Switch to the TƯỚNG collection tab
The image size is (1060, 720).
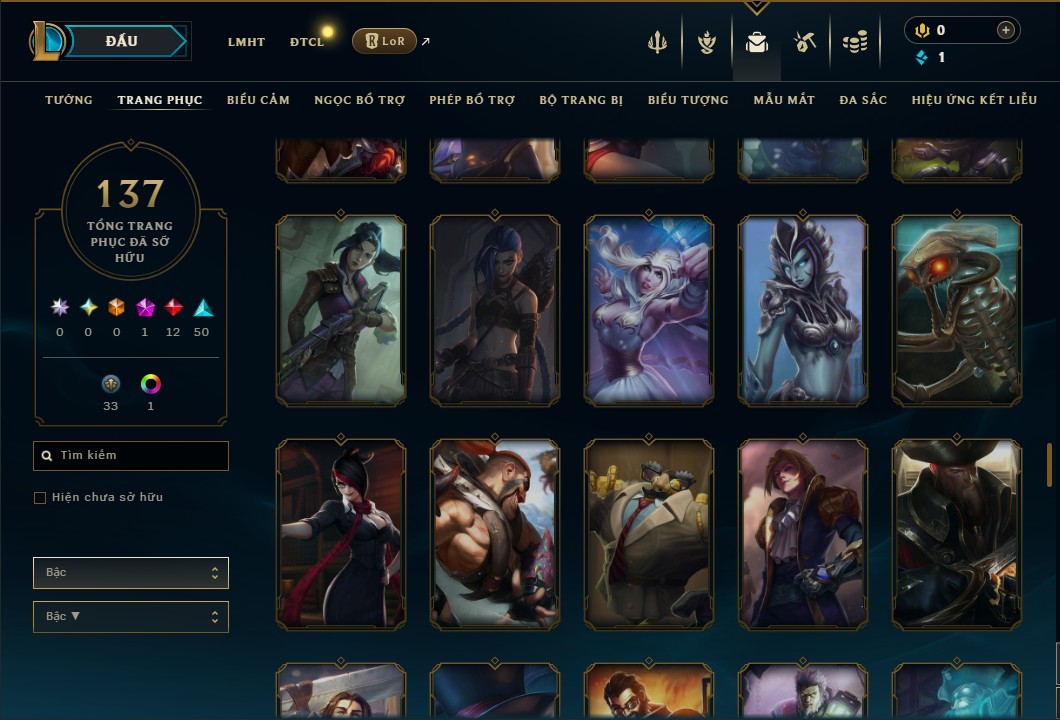click(x=69, y=100)
